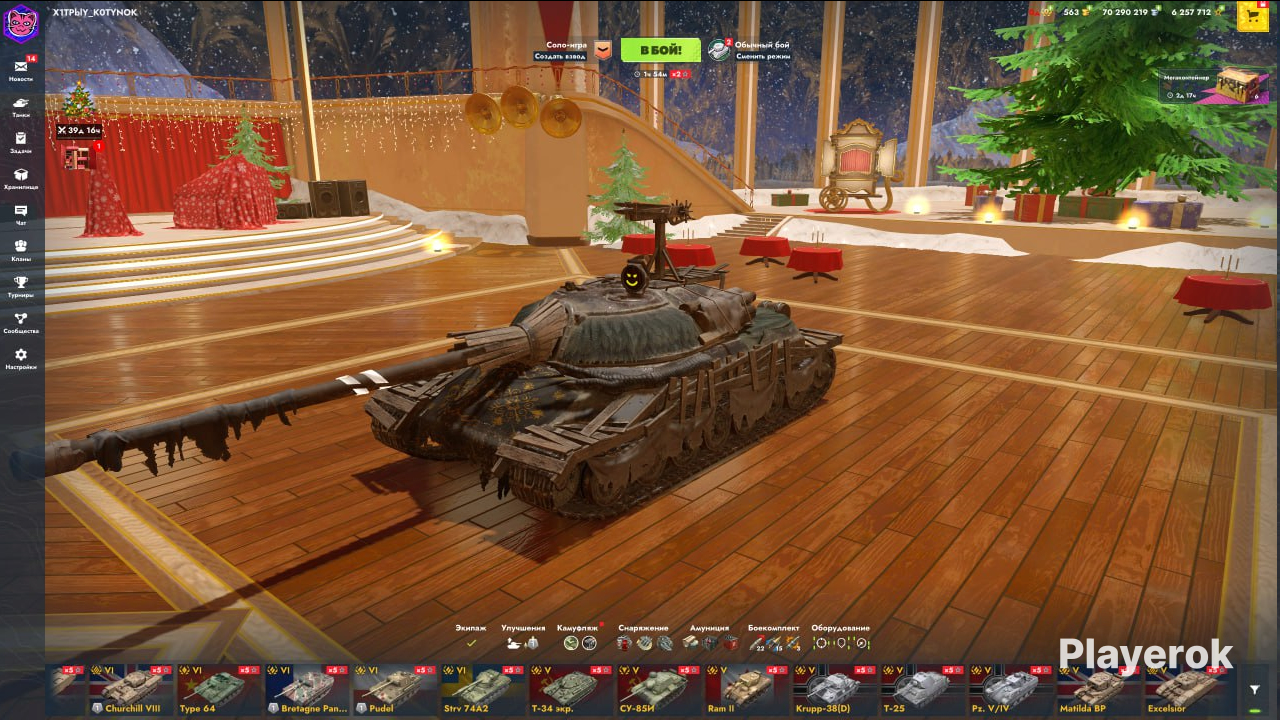Start a battle with the В БОЙ! button
1280x720 pixels.
[660, 50]
